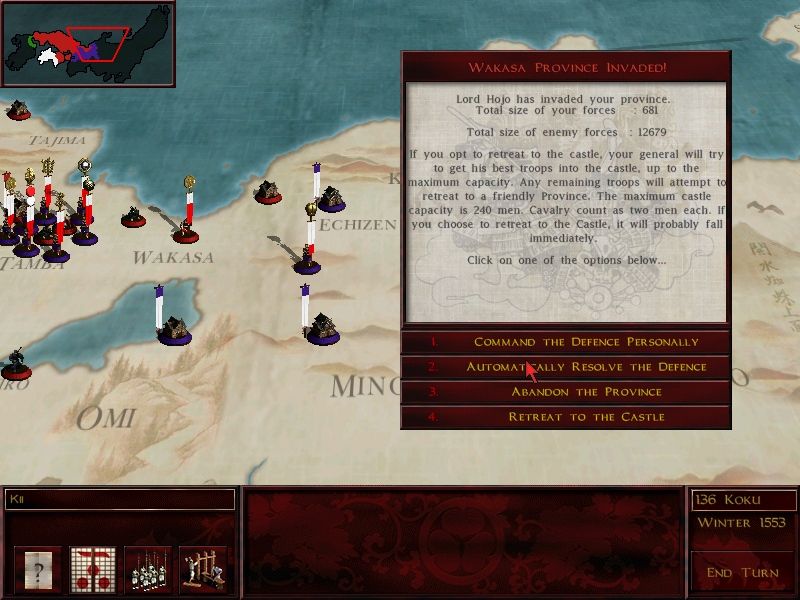Choose Command the Defence Personally
800x600 pixels.
point(566,342)
